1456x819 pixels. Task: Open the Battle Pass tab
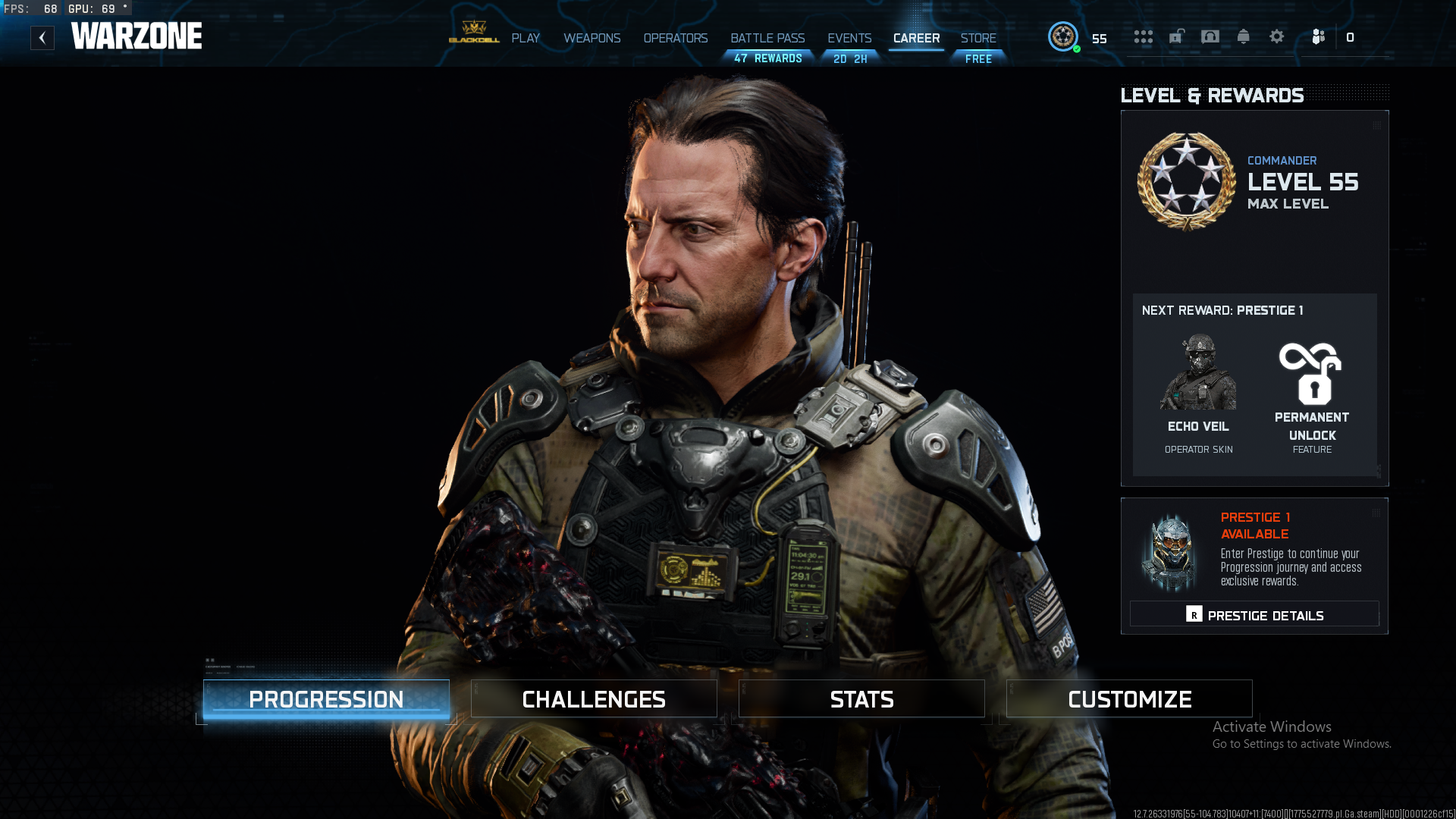(767, 39)
